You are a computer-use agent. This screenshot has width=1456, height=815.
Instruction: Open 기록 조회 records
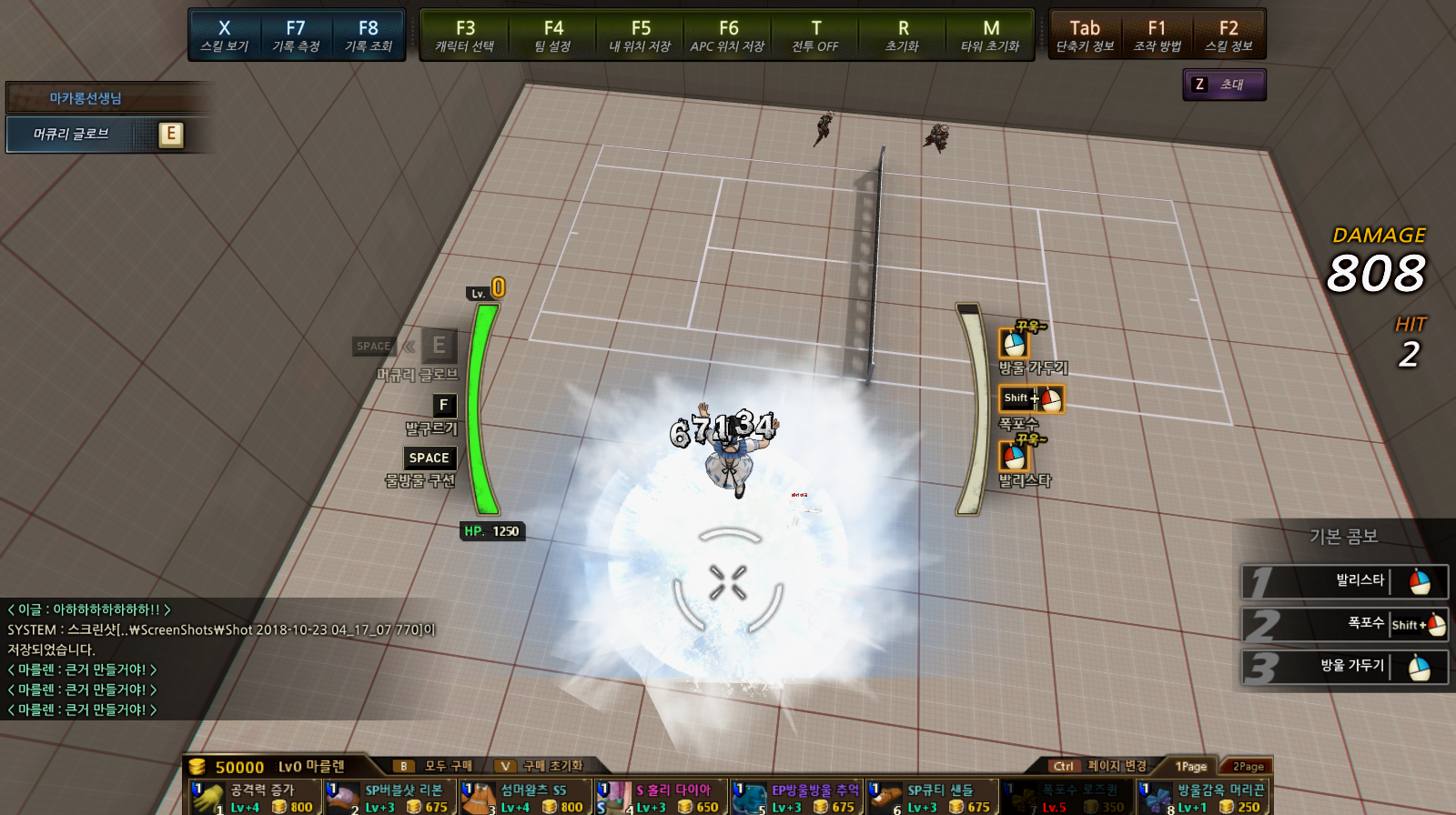point(368,35)
